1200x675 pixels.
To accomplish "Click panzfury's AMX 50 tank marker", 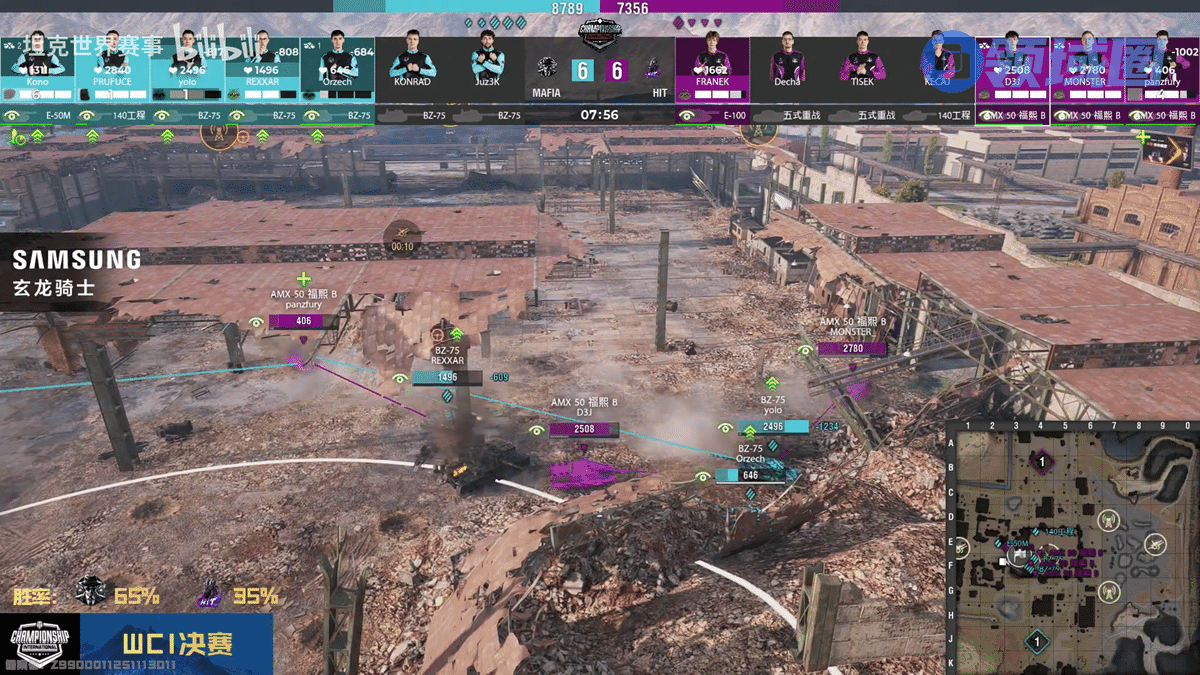I will tap(297, 357).
